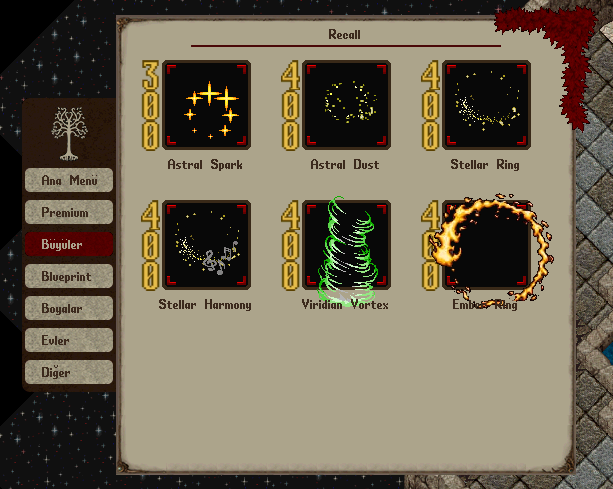Show the Boyalar category
The width and height of the screenshot is (613, 489).
[69, 308]
